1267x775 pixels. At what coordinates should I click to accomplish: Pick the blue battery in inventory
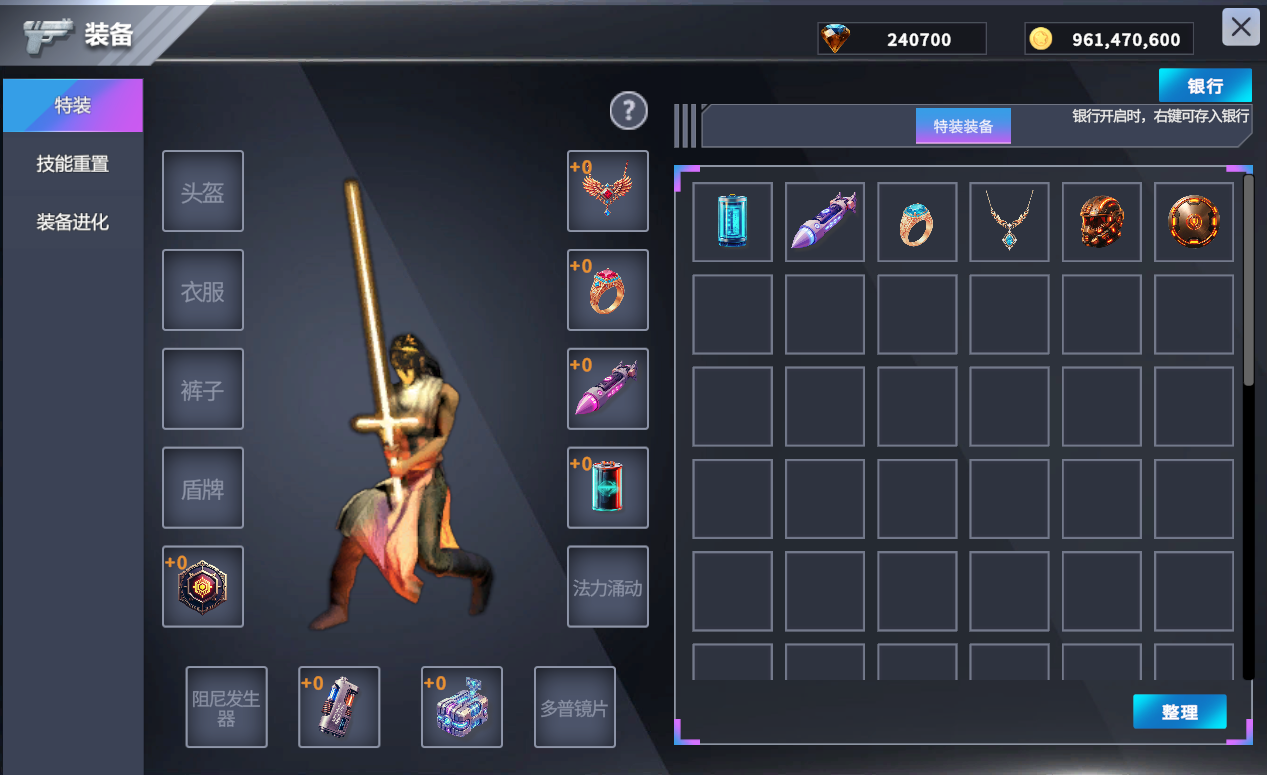732,222
